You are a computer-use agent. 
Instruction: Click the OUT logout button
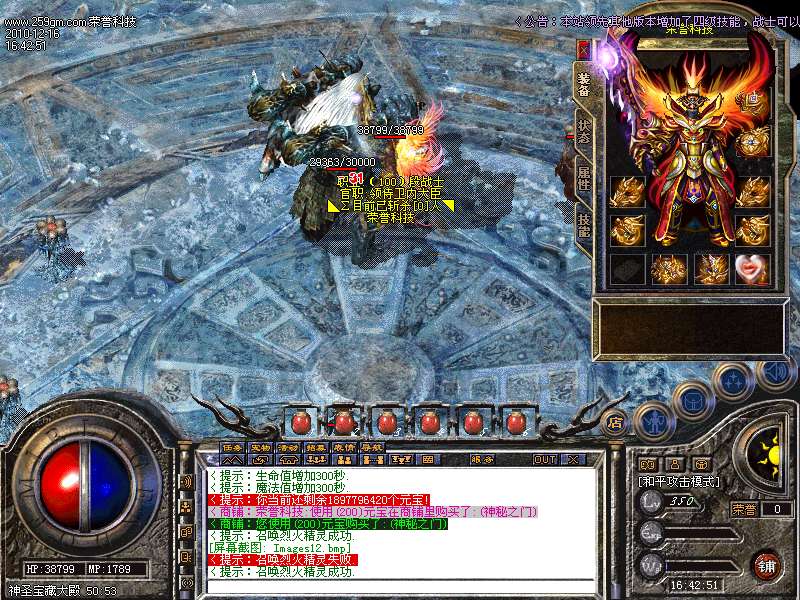(x=545, y=459)
